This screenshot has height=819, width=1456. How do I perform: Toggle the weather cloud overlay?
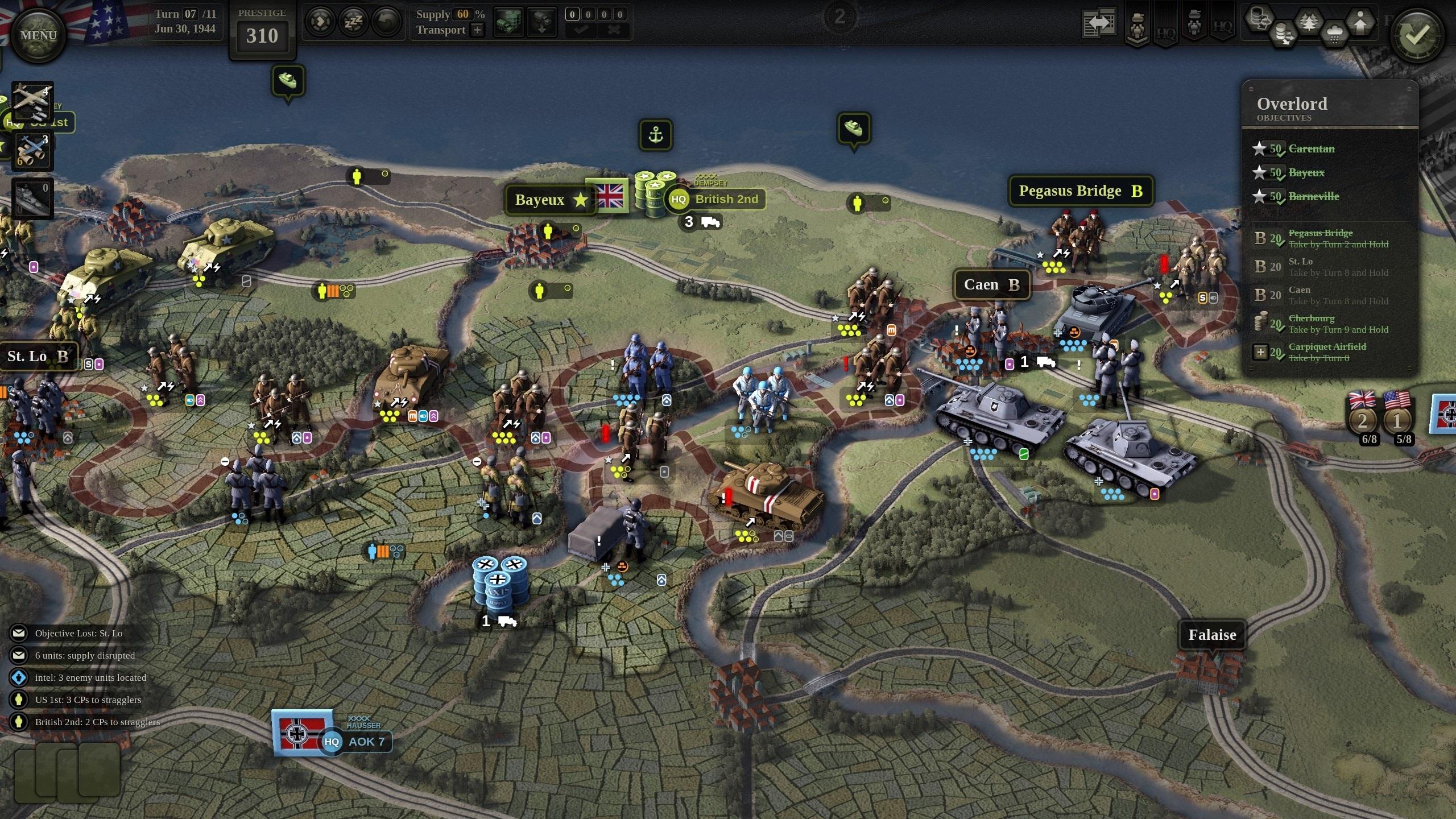point(1334,33)
